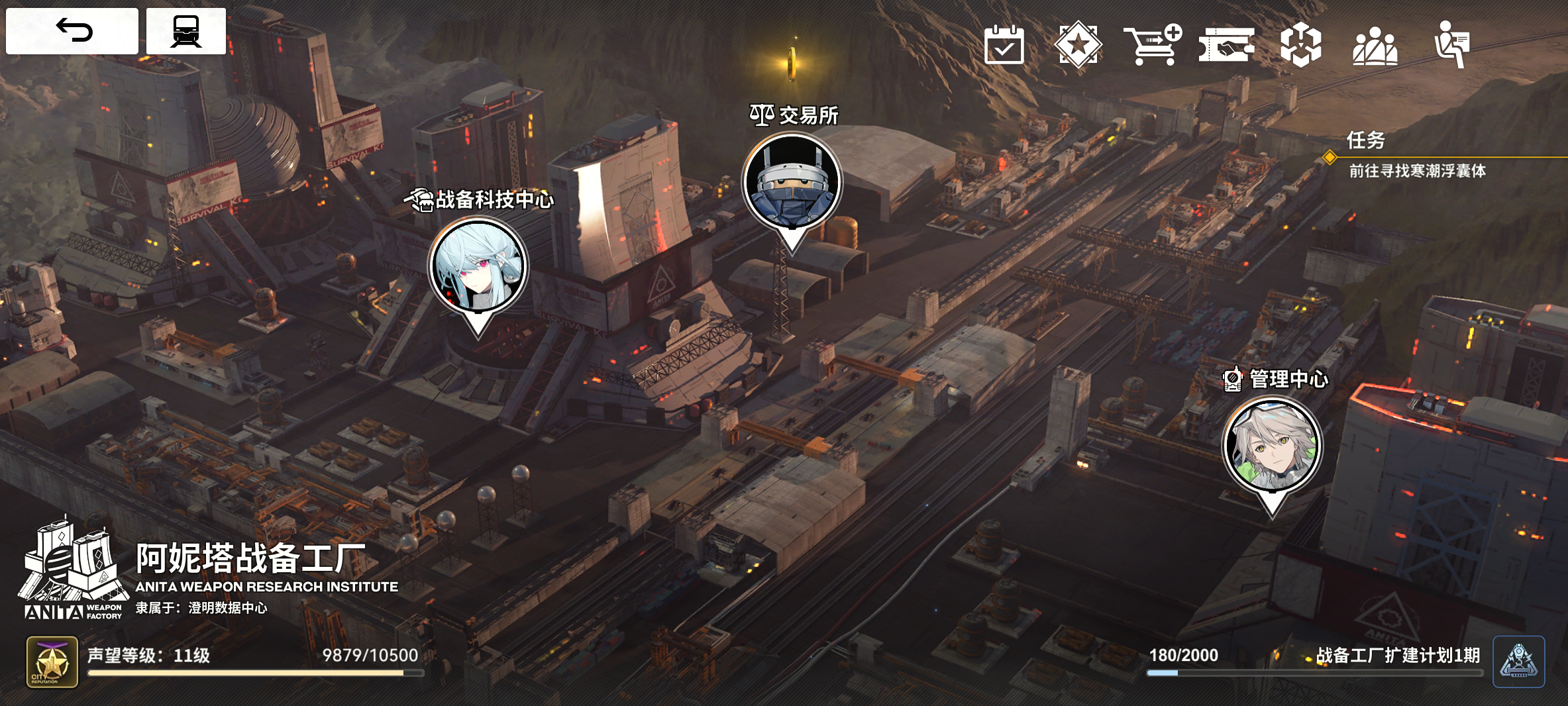Open the shopping cart plus icon

[x=1152, y=45]
